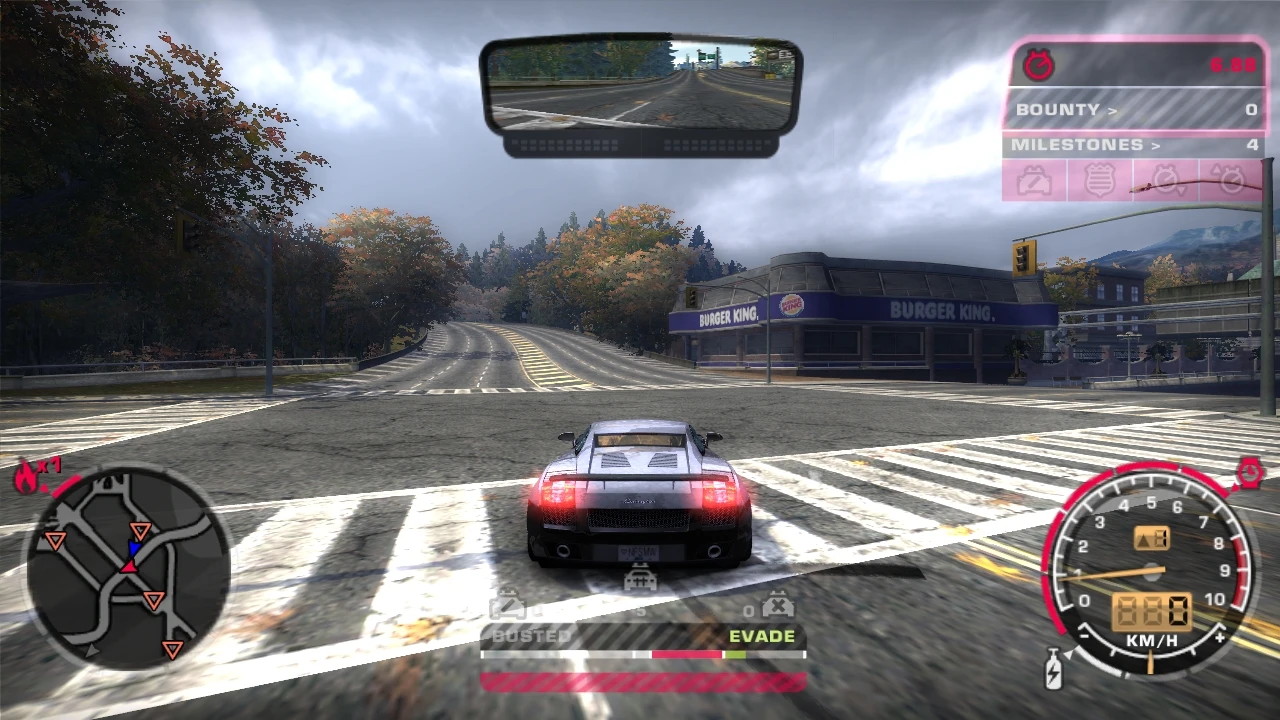
Task: Select the EVADE label on the pursuit bar
Action: pyautogui.click(x=764, y=635)
